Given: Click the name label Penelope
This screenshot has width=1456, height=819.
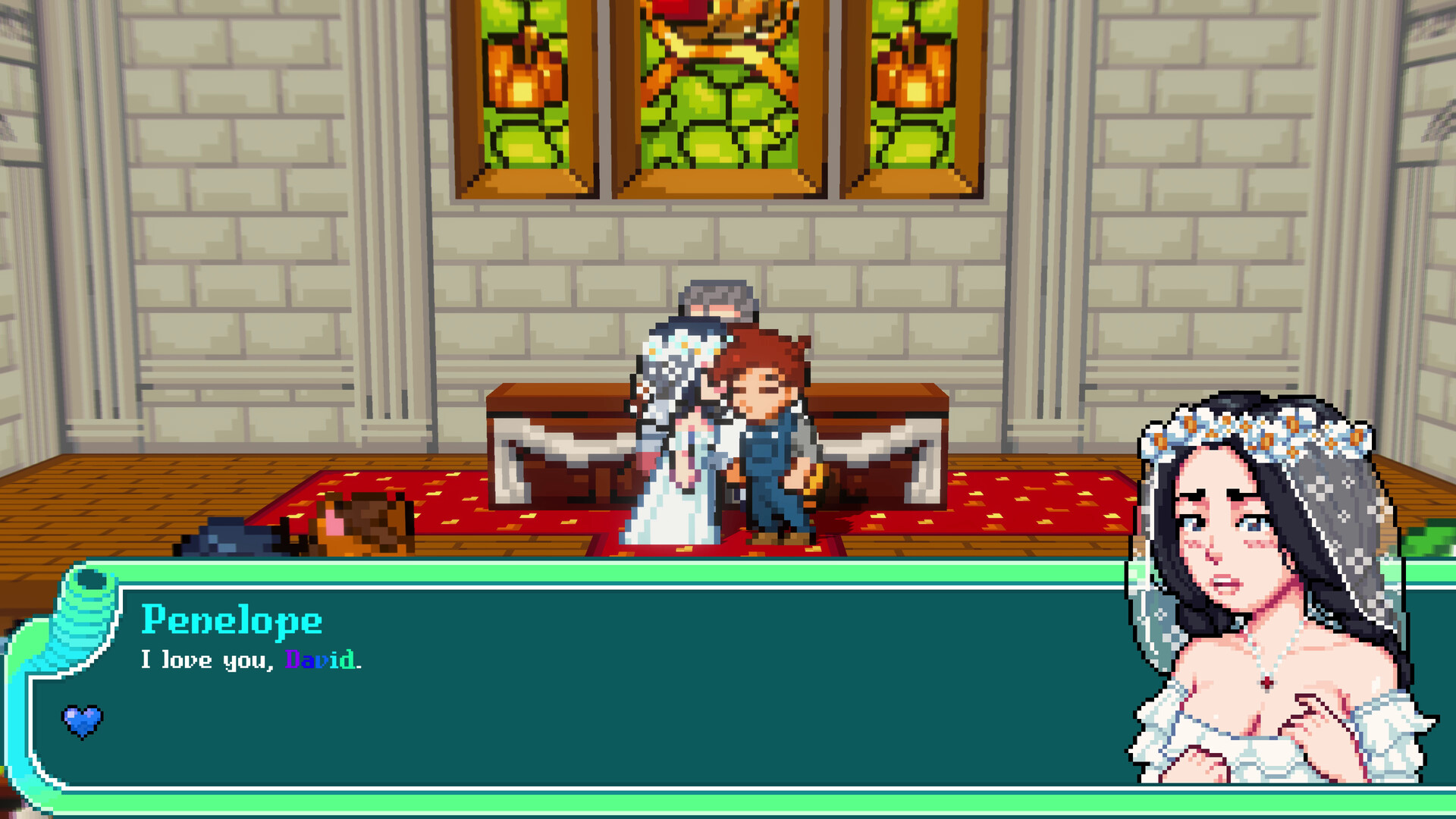Looking at the screenshot, I should tap(231, 622).
